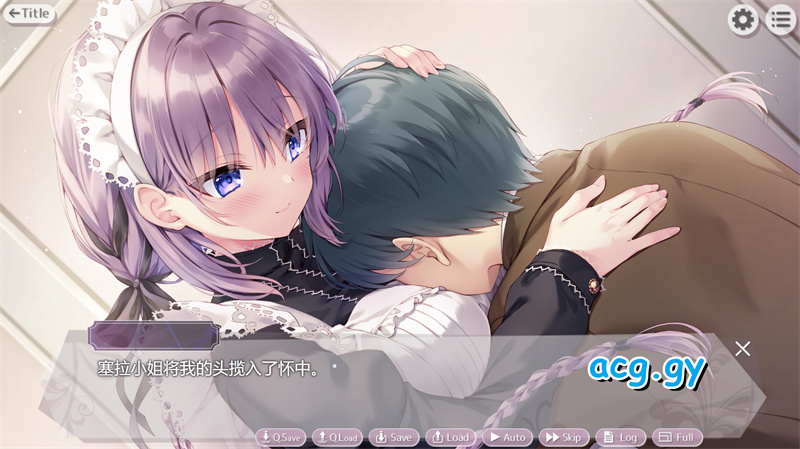The height and width of the screenshot is (449, 800).
Task: Open the list menu icon
Action: click(780, 19)
